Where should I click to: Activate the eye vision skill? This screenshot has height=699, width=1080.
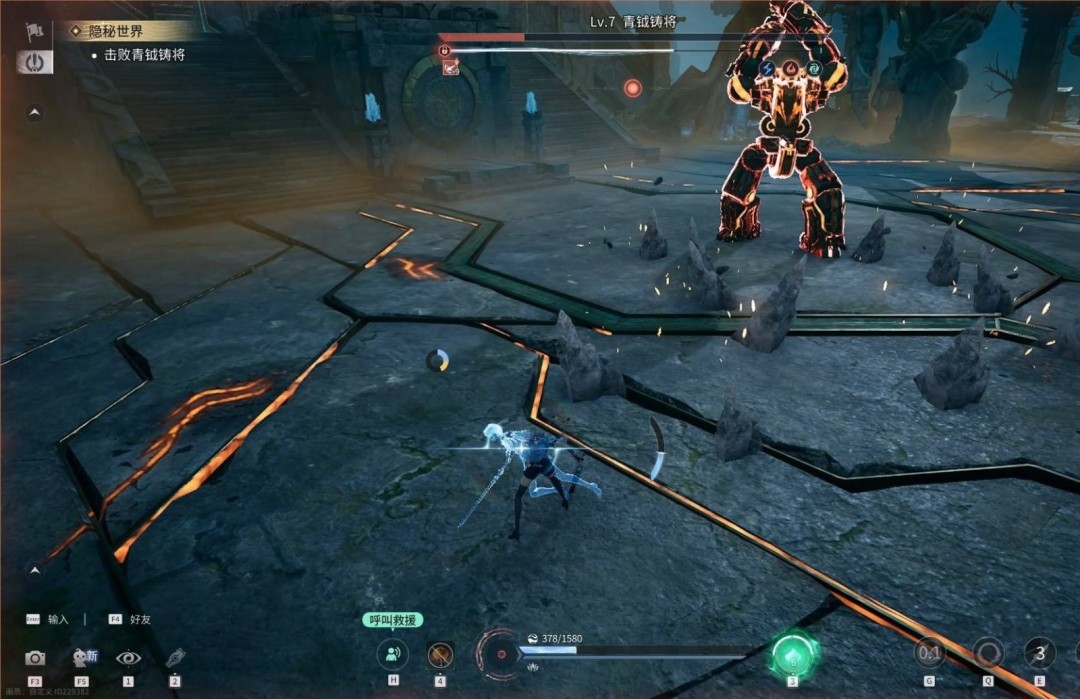click(128, 658)
